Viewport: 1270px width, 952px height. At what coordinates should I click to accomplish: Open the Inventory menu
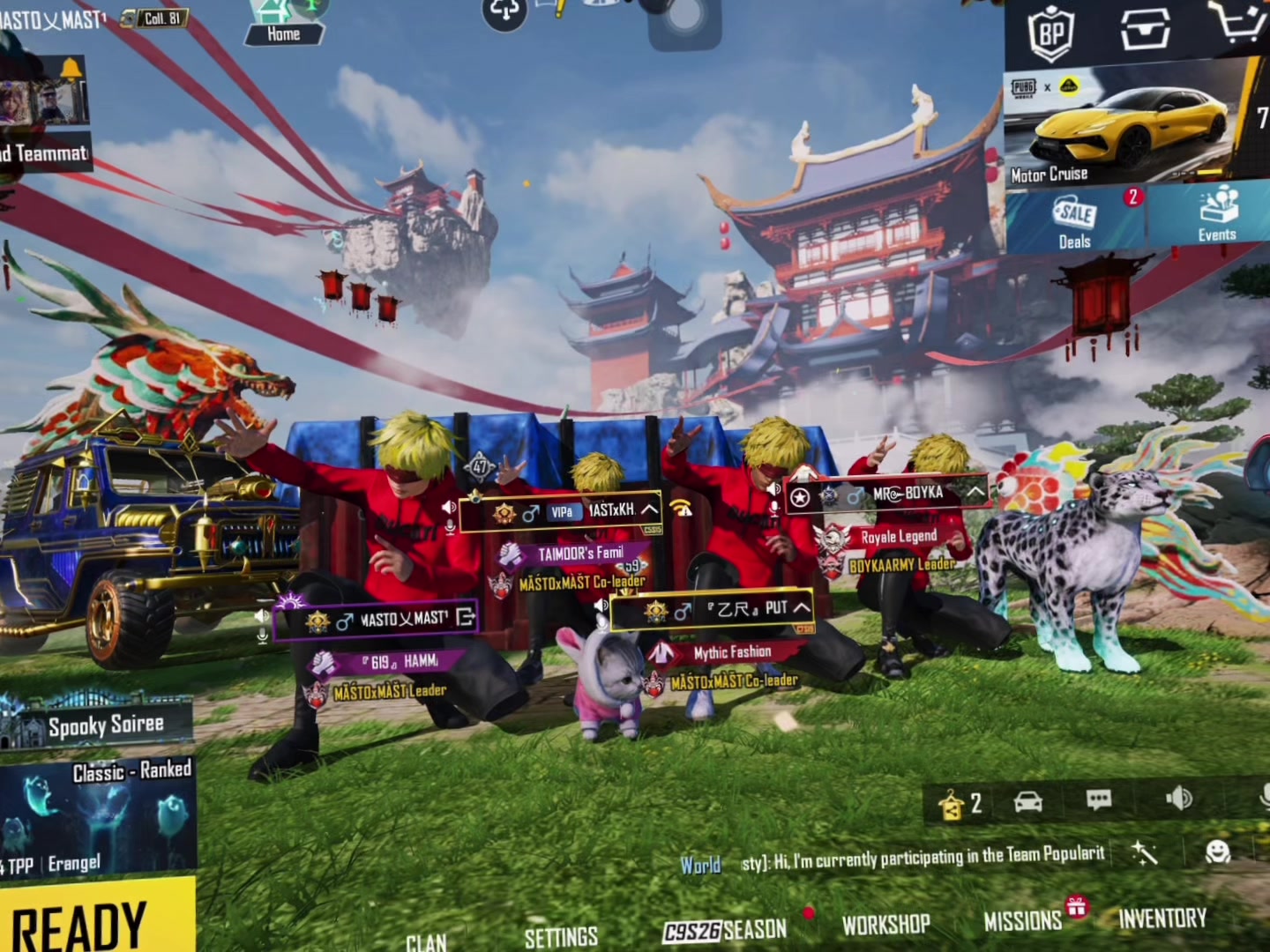click(x=1162, y=919)
